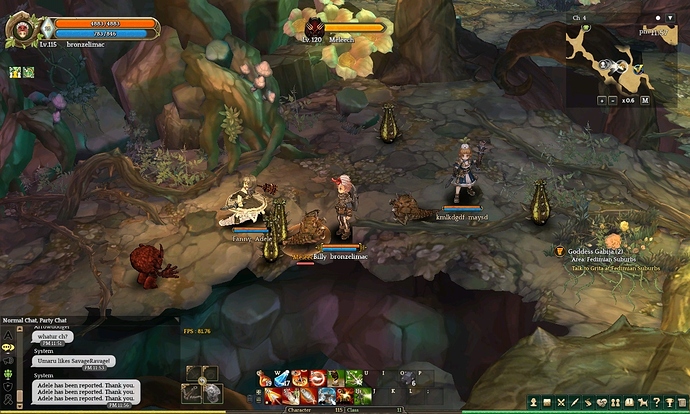Choose the megaphone shout chat icon

pos(8,360)
